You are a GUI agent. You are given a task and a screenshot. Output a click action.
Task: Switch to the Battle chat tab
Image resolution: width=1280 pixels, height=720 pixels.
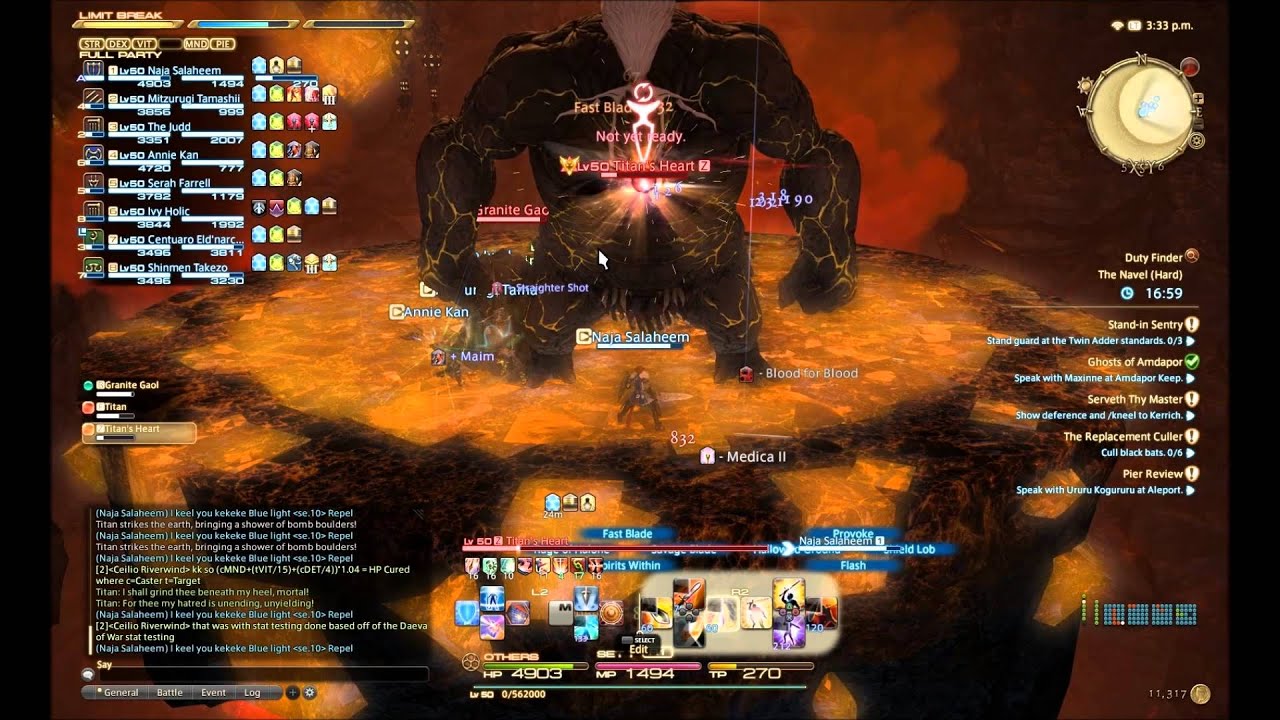(170, 692)
